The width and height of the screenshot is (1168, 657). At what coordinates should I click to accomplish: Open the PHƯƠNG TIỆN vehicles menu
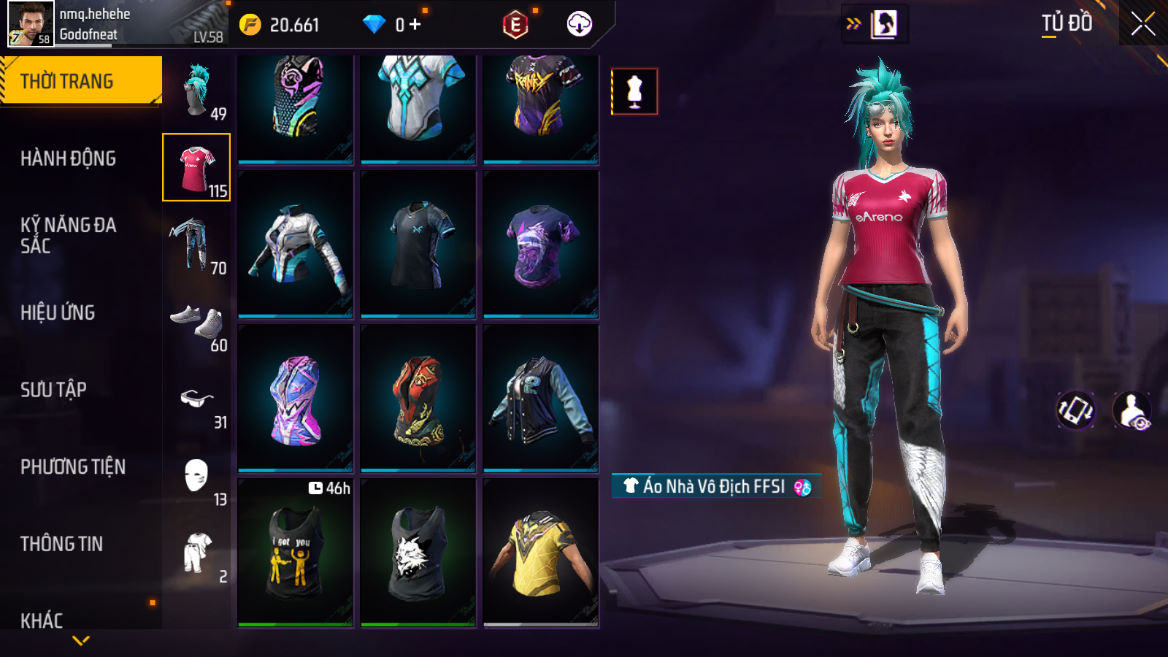(73, 466)
